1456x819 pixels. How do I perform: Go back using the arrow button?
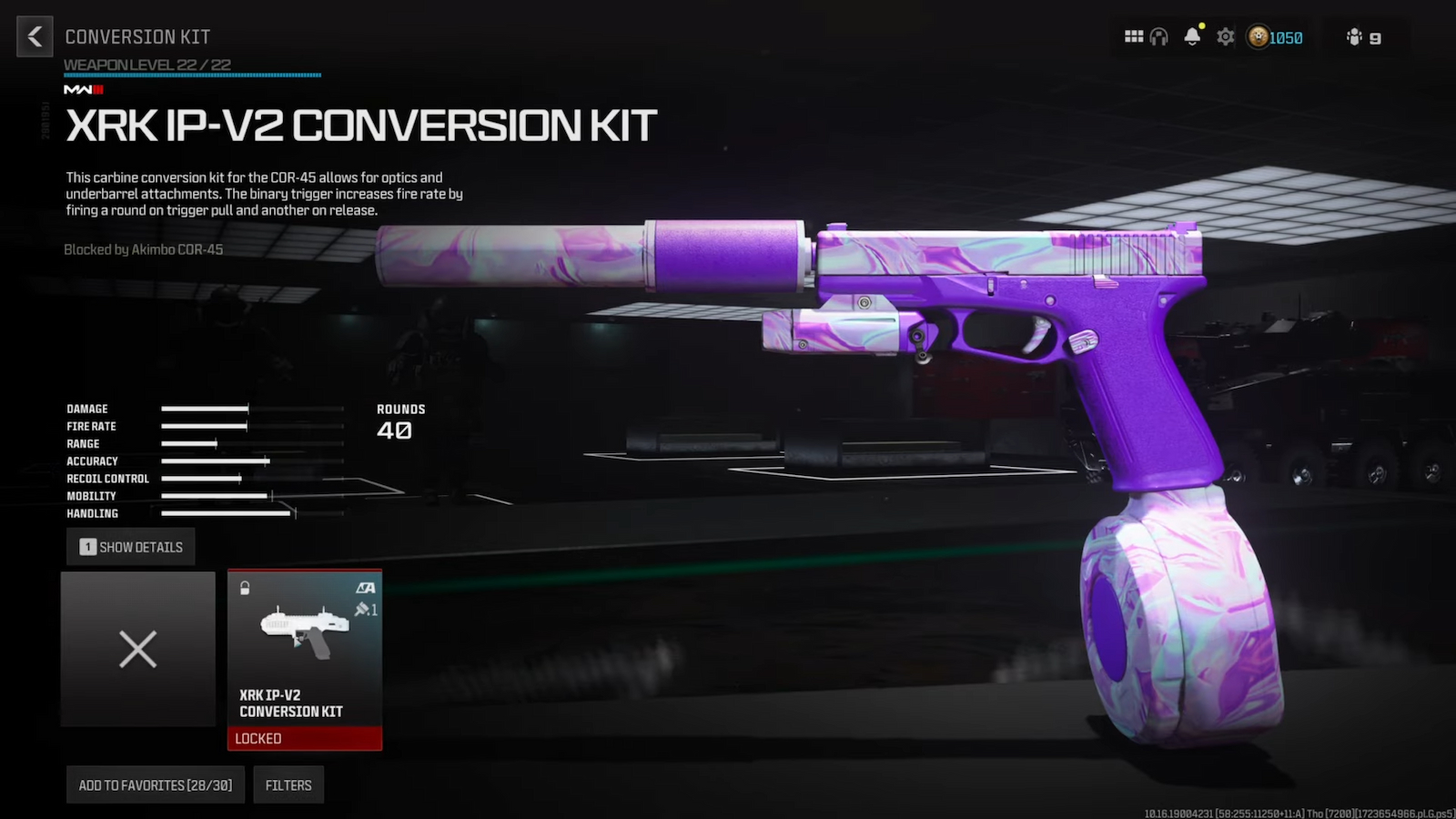coord(35,36)
